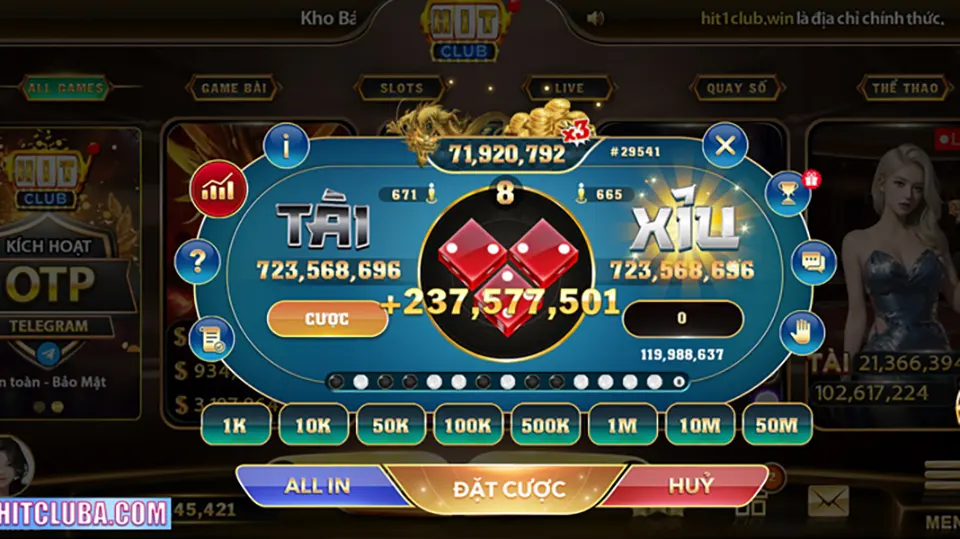
Task: Open the info button on the panel
Action: 286,148
